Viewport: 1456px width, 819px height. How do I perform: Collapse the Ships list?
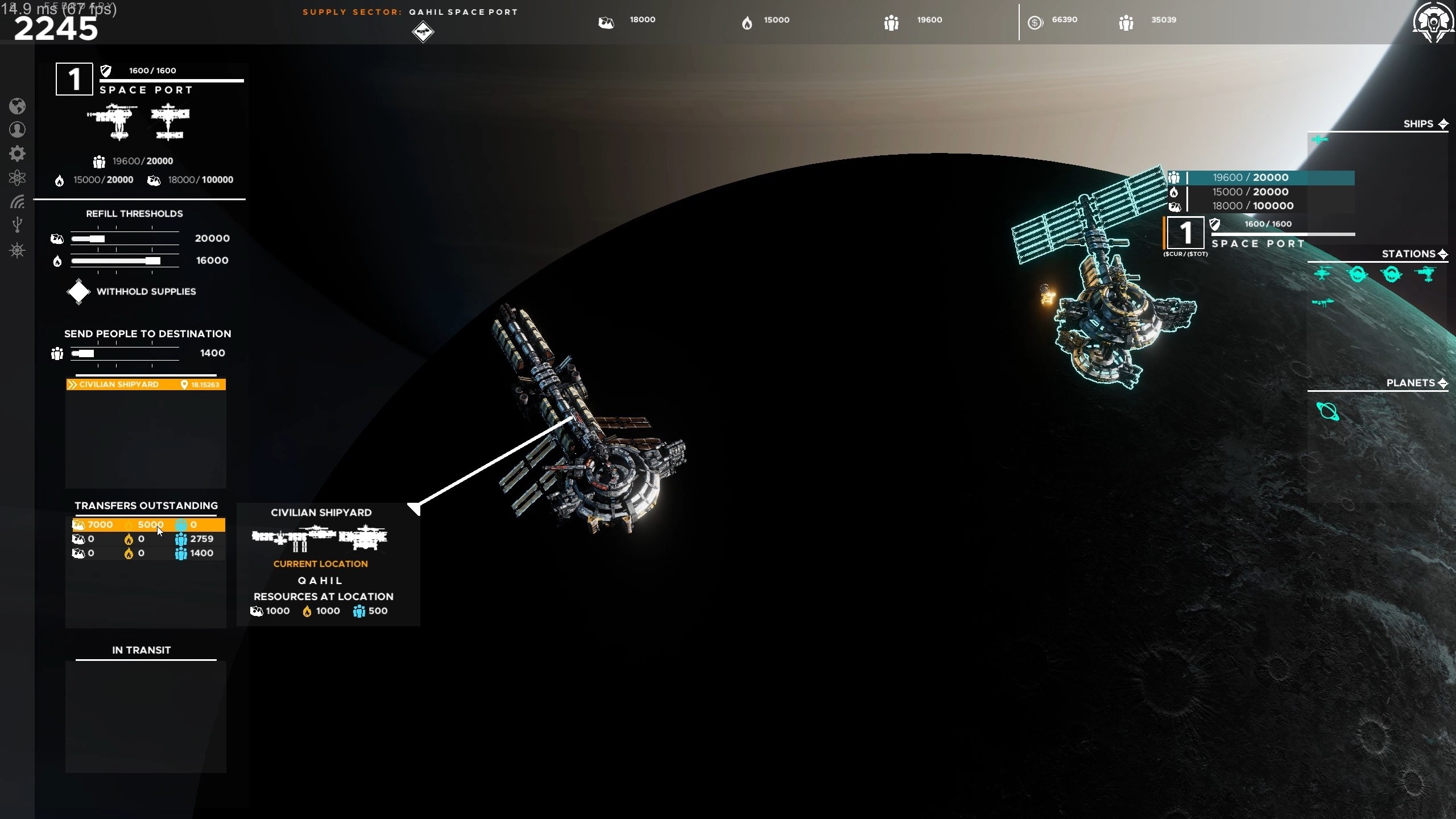[1443, 124]
